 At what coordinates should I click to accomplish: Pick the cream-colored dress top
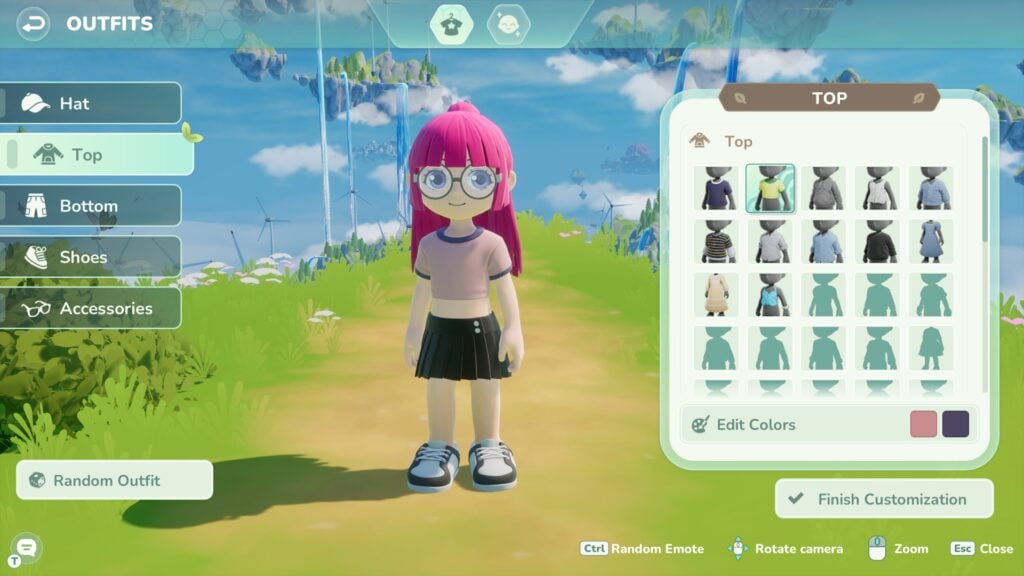[716, 295]
